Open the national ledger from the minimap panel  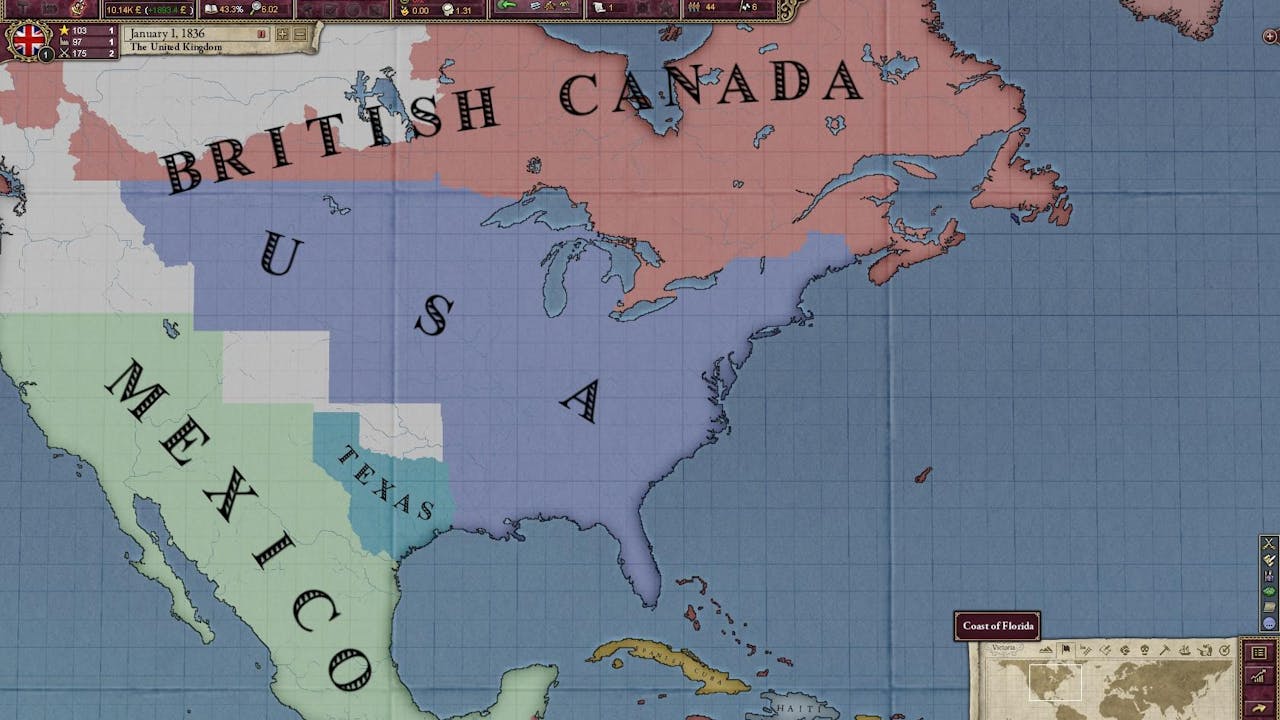(x=1257, y=652)
